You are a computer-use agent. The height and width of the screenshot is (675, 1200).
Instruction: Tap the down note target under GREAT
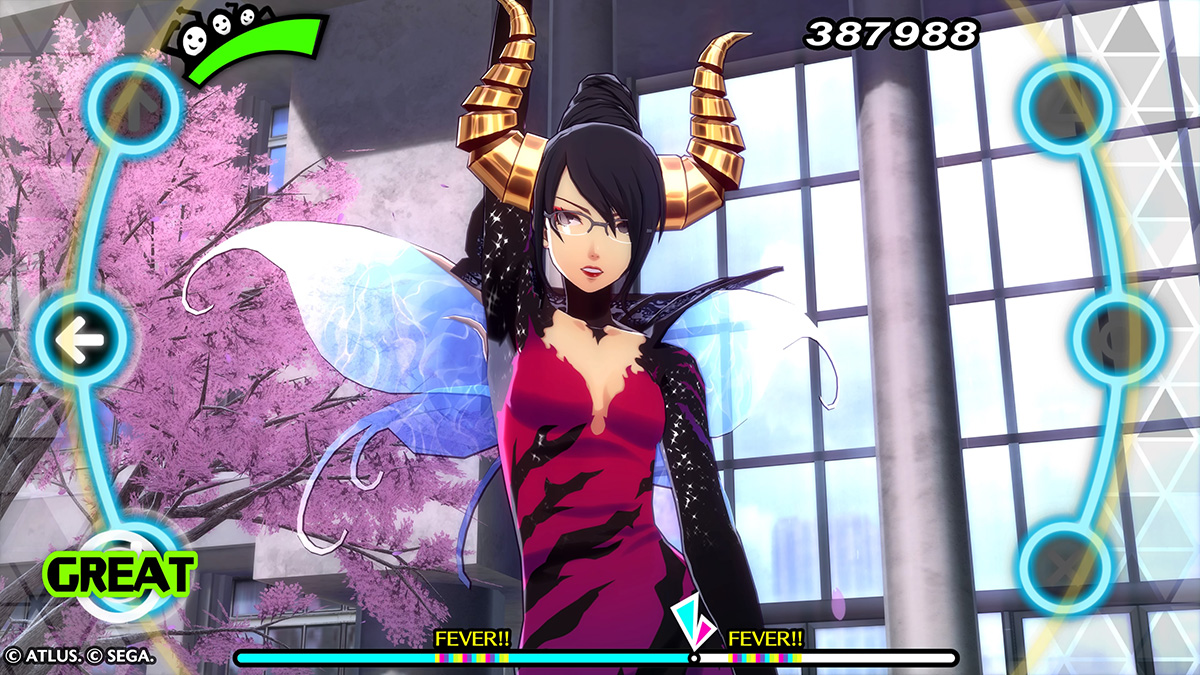click(x=133, y=566)
